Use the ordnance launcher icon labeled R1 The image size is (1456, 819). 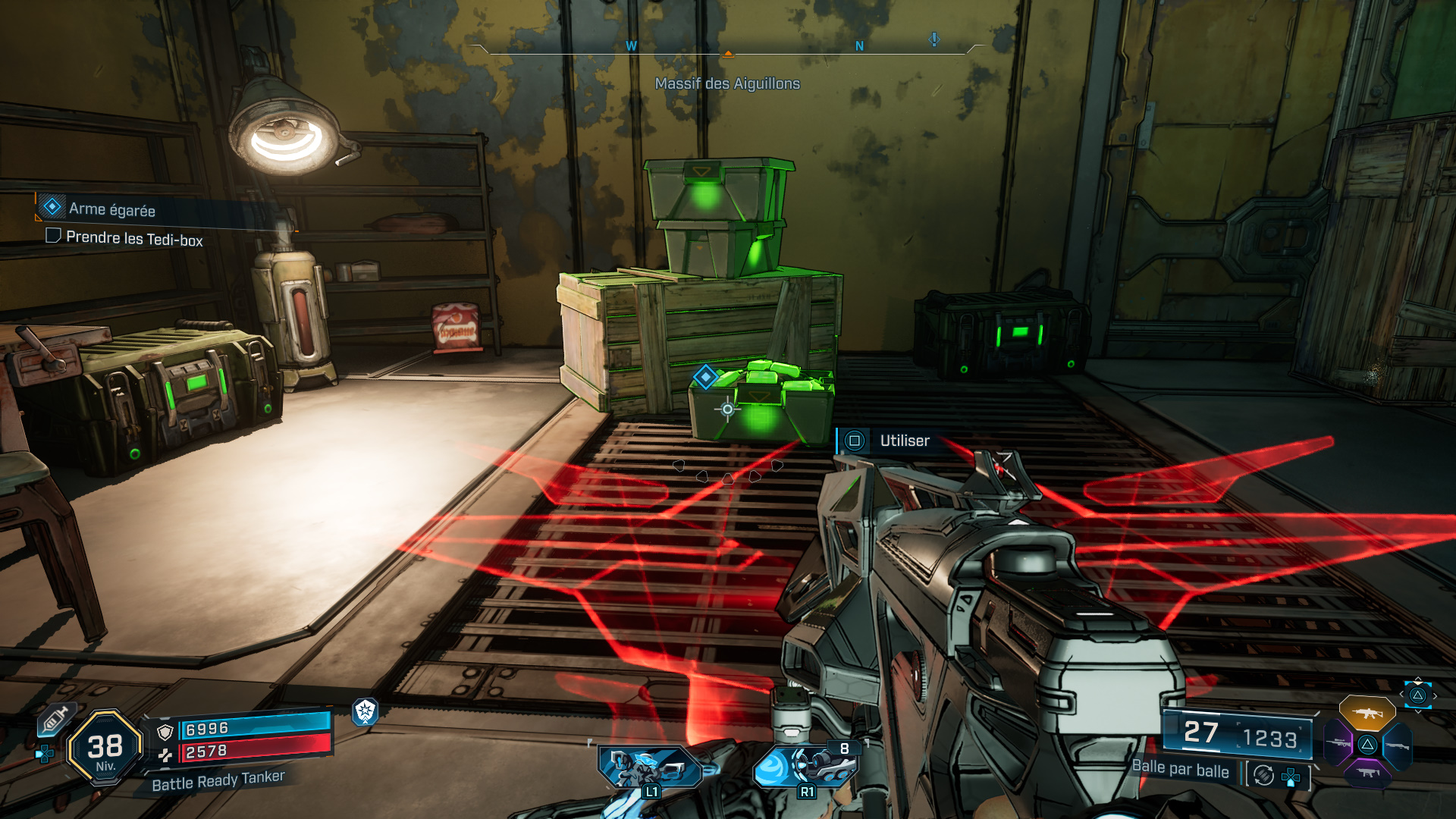point(805,766)
